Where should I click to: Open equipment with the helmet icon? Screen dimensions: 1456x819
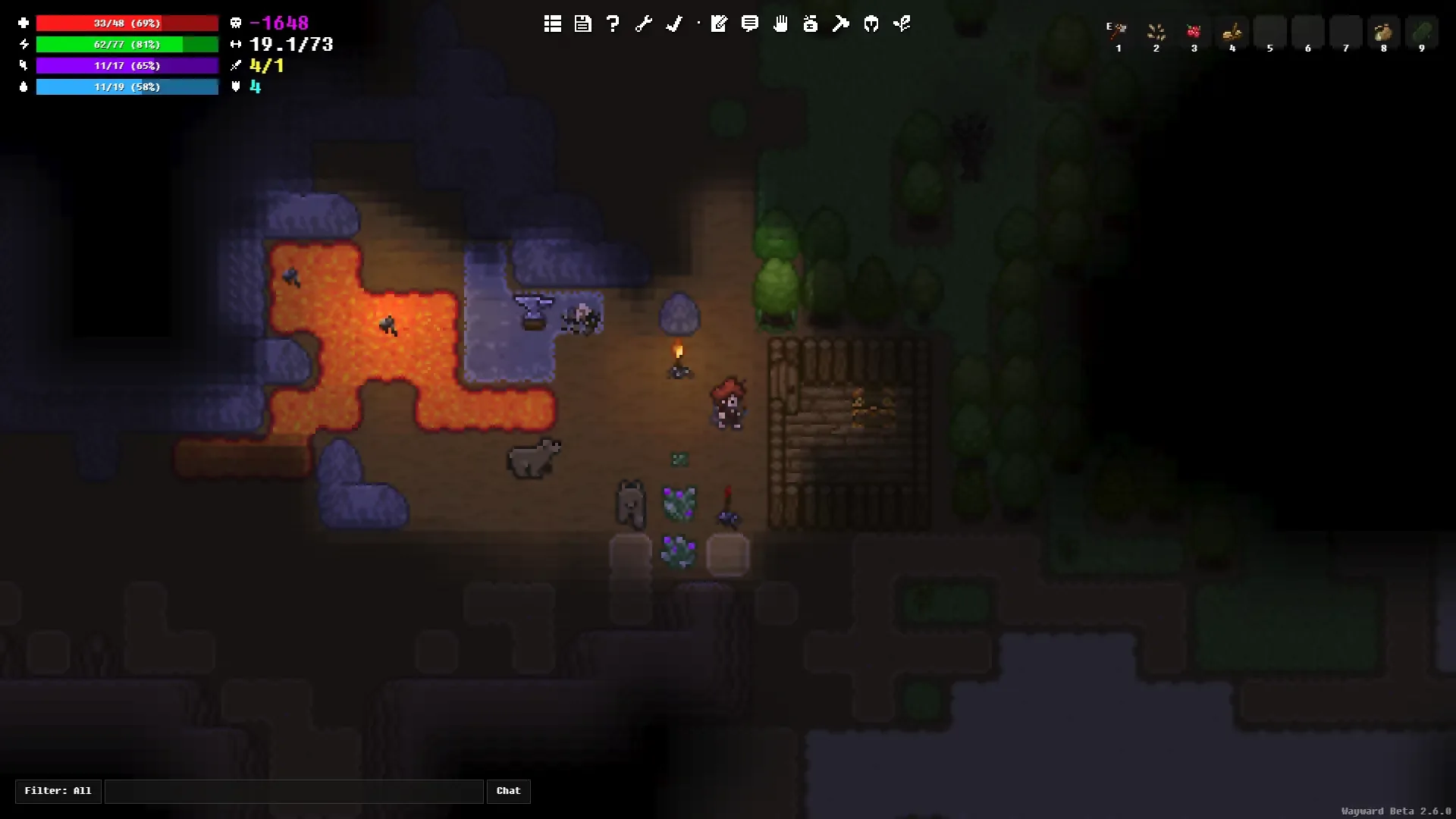click(x=871, y=24)
